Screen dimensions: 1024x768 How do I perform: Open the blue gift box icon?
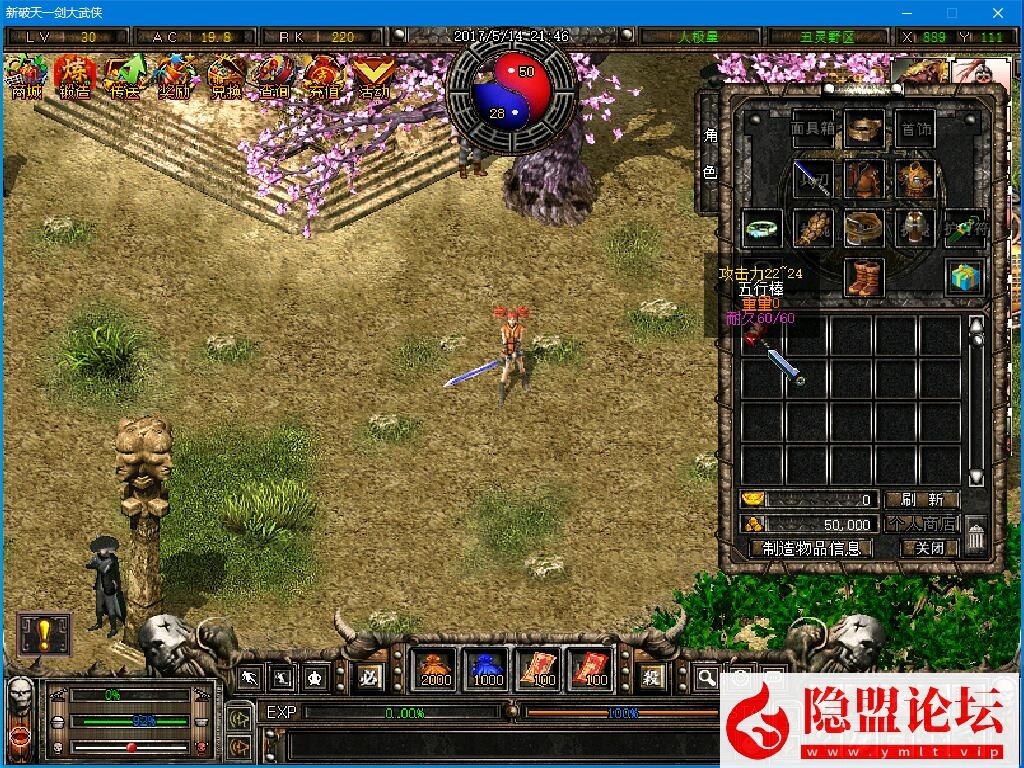click(964, 278)
